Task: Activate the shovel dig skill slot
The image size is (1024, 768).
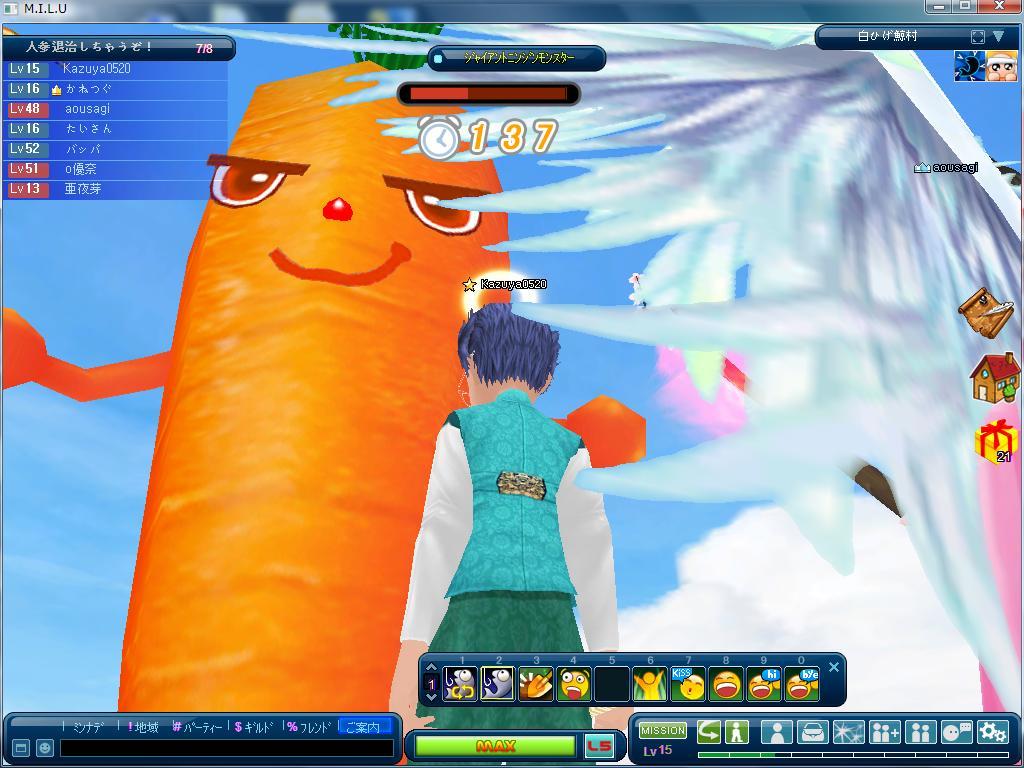Action: click(x=536, y=684)
